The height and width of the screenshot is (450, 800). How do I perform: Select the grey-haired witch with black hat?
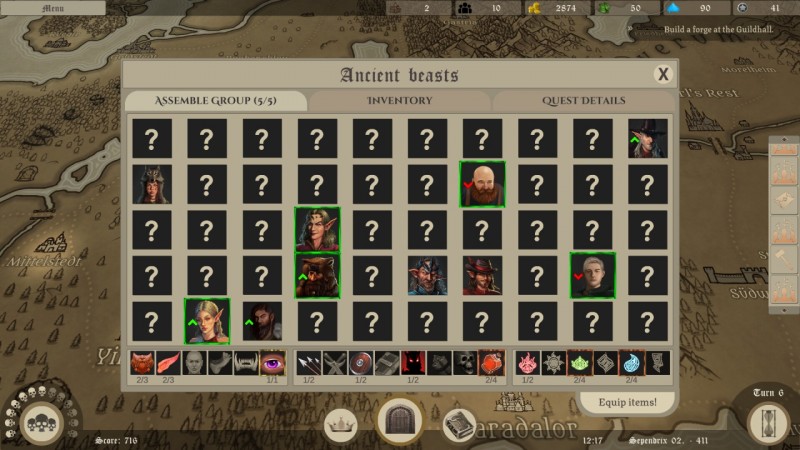[x=647, y=139]
